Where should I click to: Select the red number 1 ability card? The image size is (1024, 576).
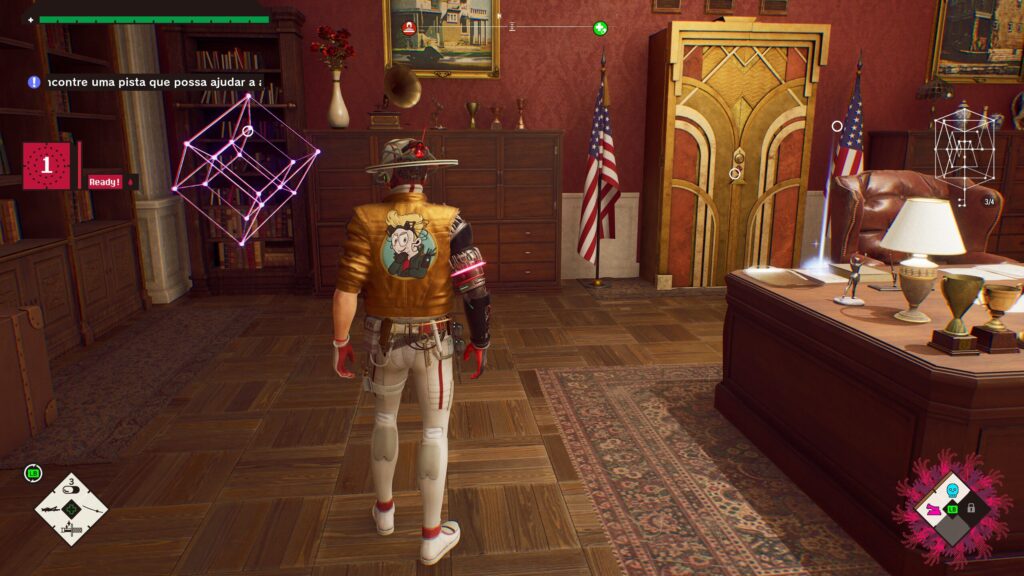click(x=46, y=165)
